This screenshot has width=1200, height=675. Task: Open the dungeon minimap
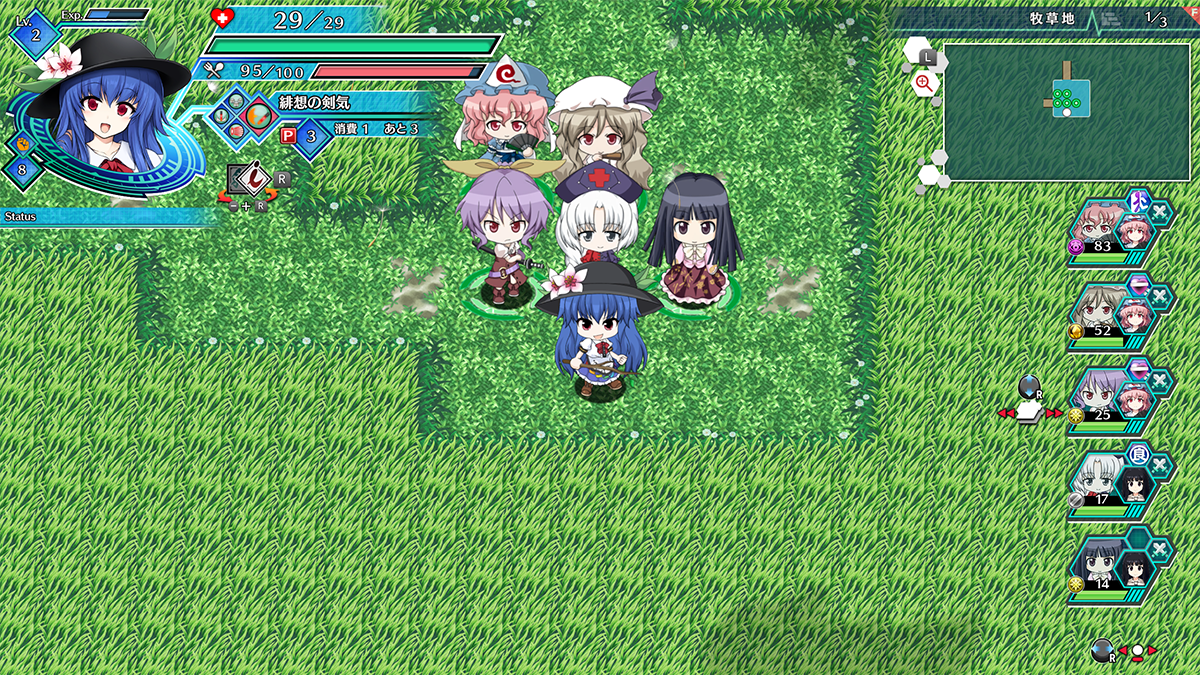click(x=1066, y=111)
